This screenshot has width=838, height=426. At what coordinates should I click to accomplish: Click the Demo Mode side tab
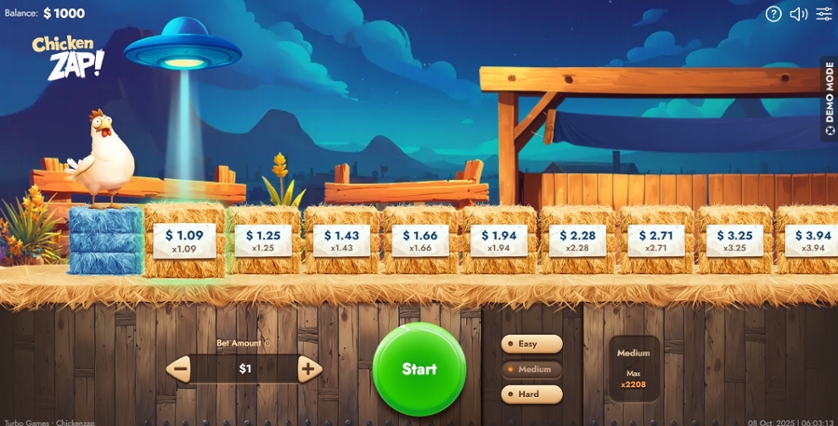pos(829,98)
